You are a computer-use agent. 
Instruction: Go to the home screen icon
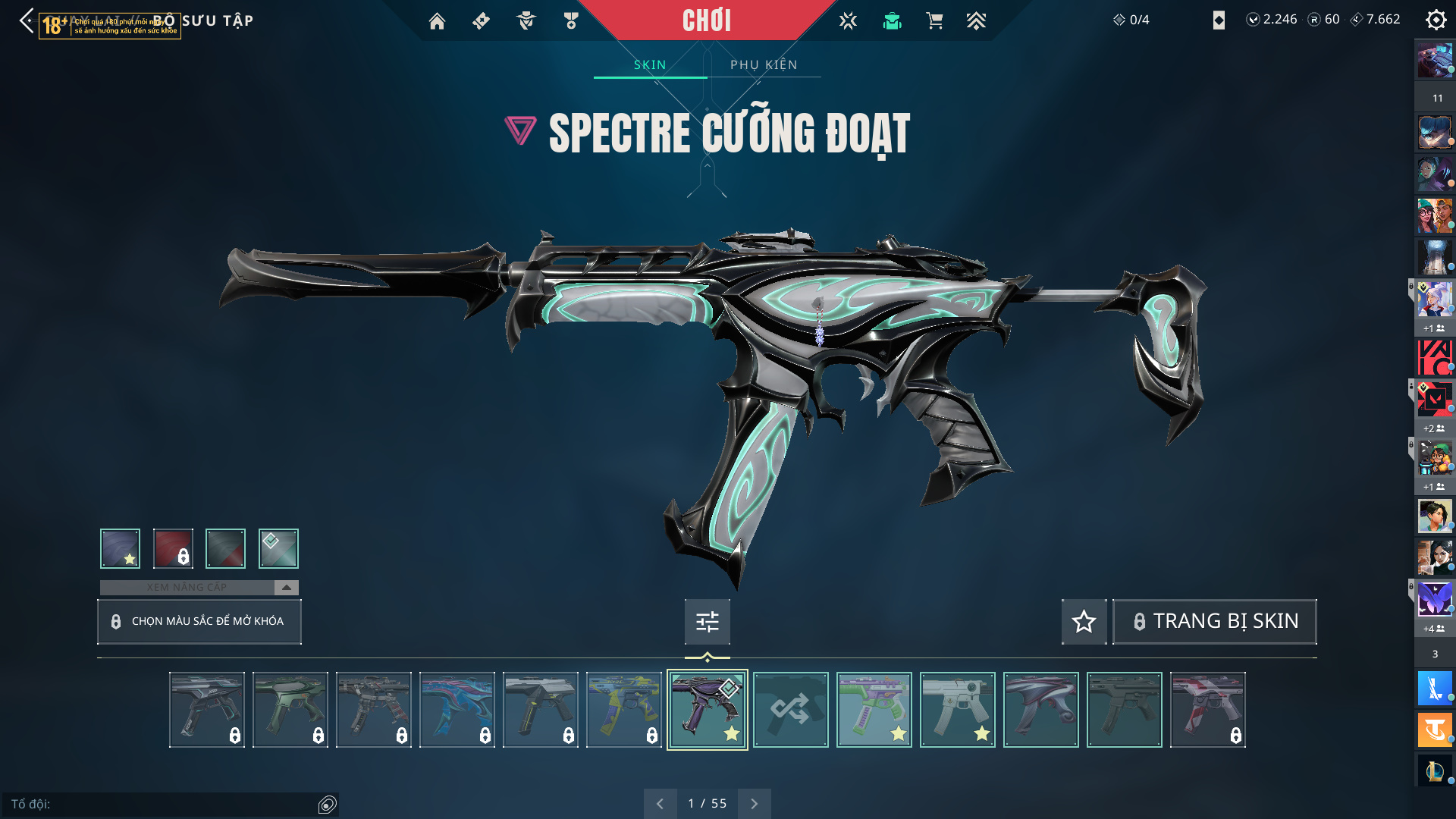pos(437,21)
